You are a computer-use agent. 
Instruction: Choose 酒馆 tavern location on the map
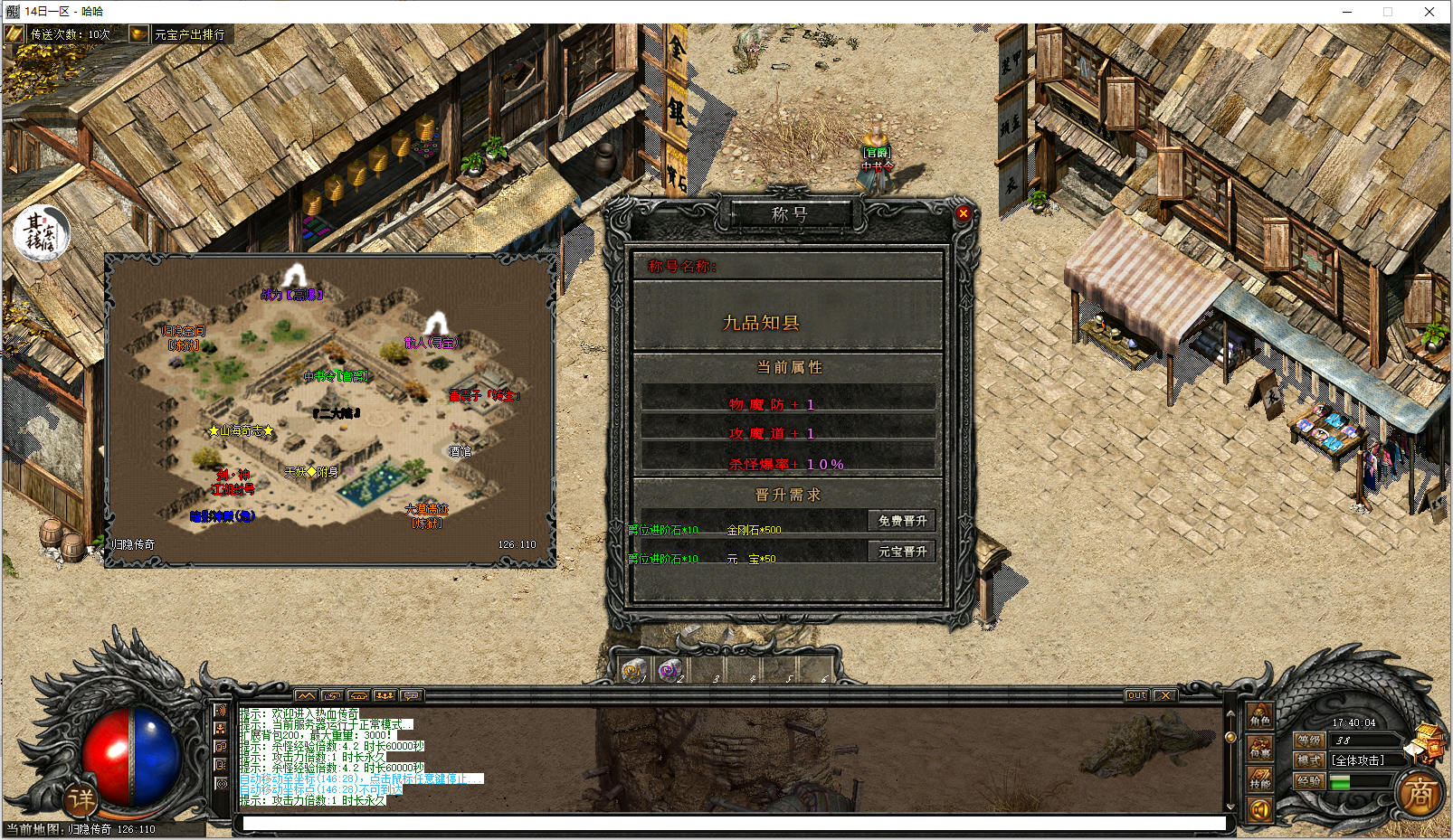point(460,451)
